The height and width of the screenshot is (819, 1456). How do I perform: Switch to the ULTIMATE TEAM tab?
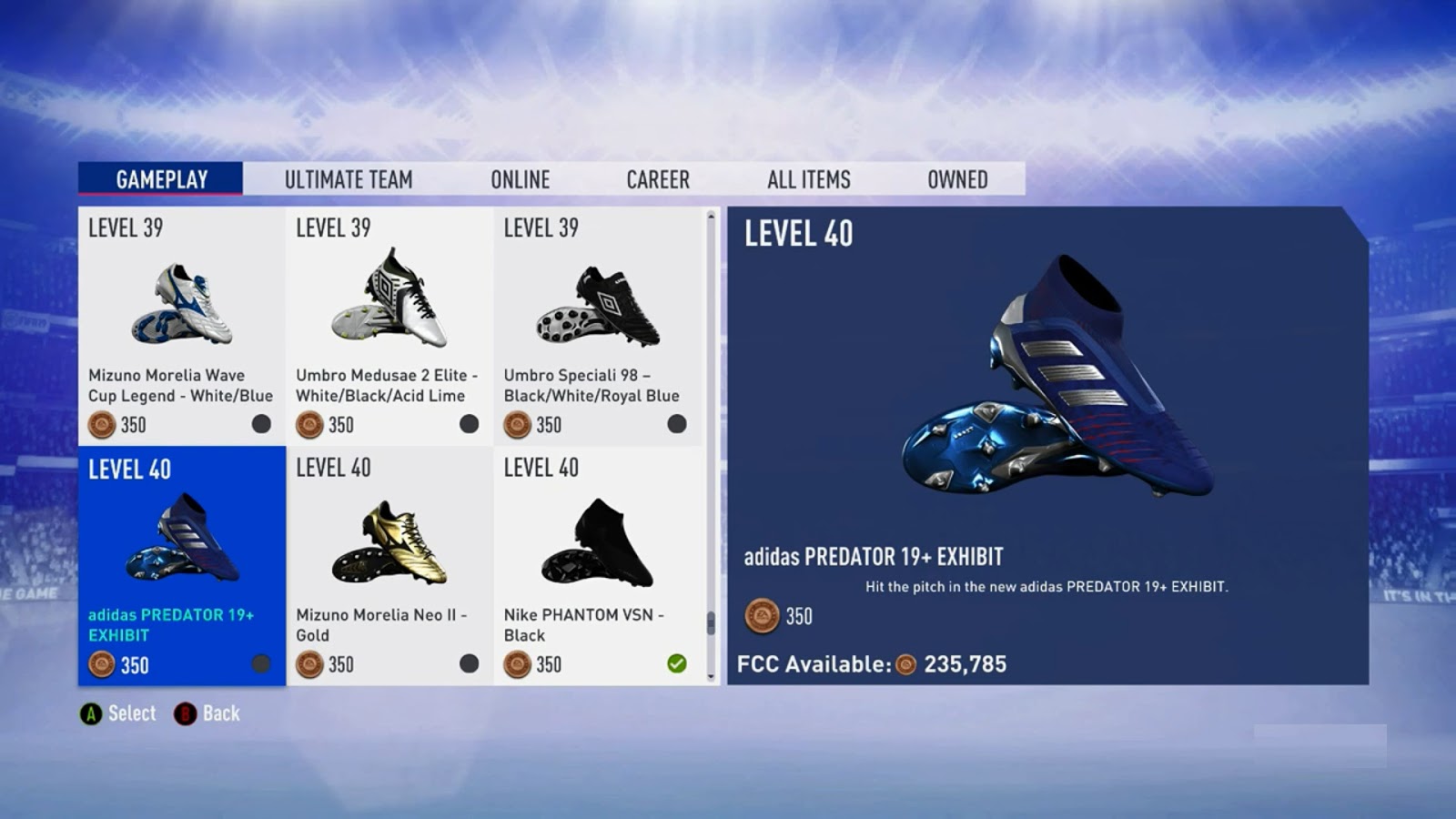349,179
